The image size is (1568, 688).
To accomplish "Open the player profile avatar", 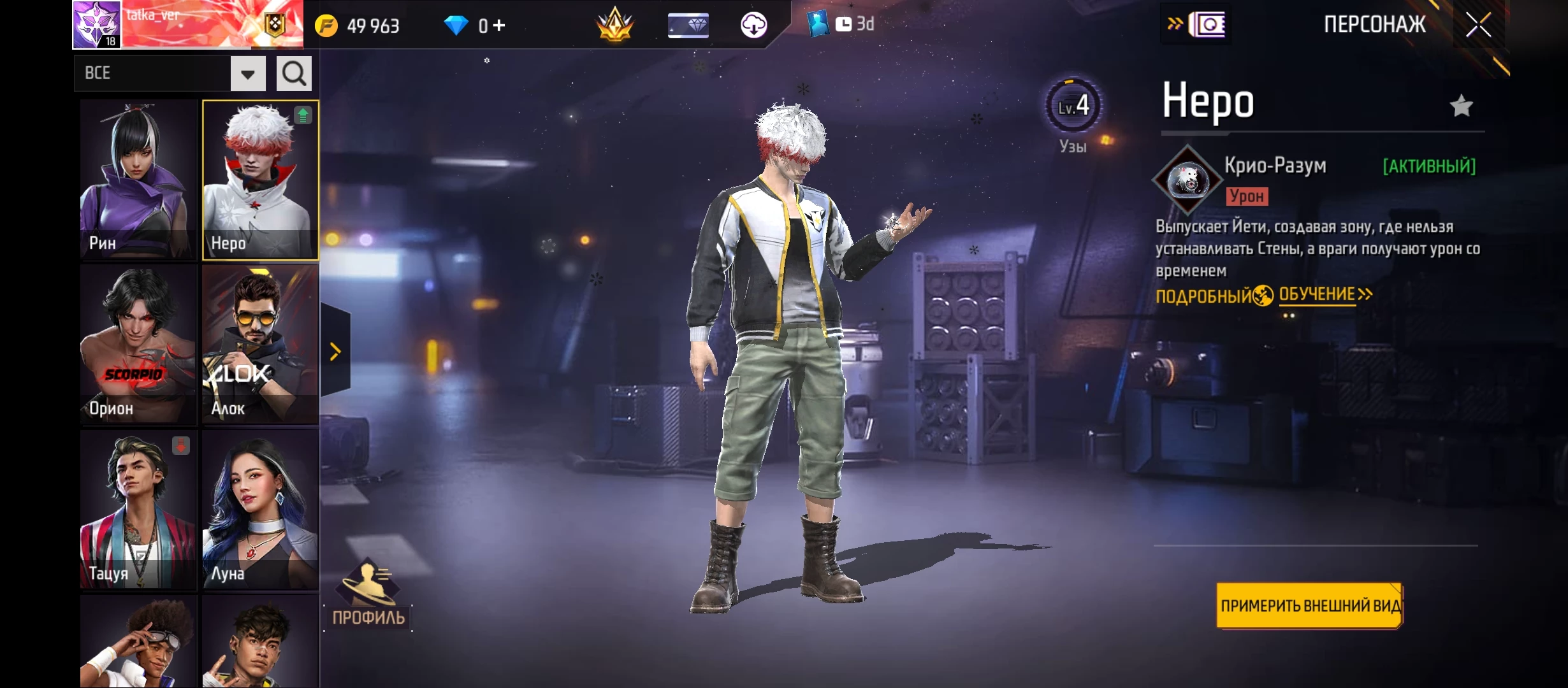I will (x=96, y=25).
